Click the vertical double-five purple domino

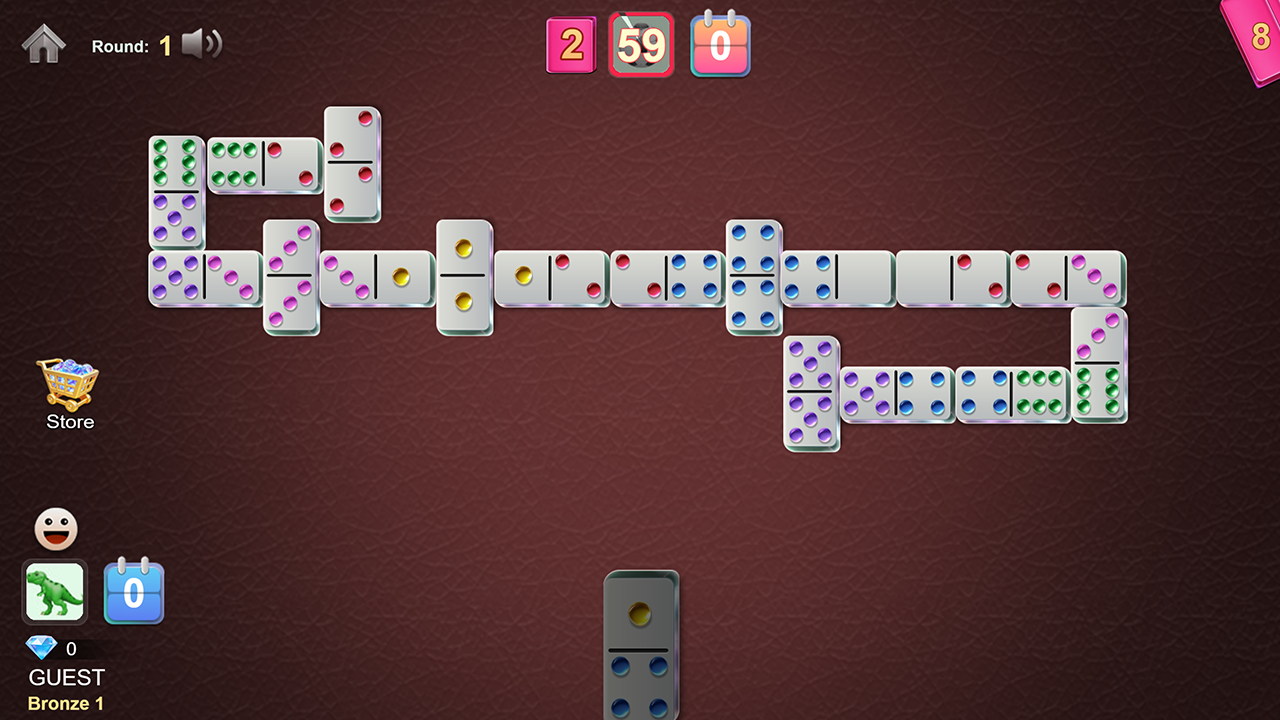(810, 390)
